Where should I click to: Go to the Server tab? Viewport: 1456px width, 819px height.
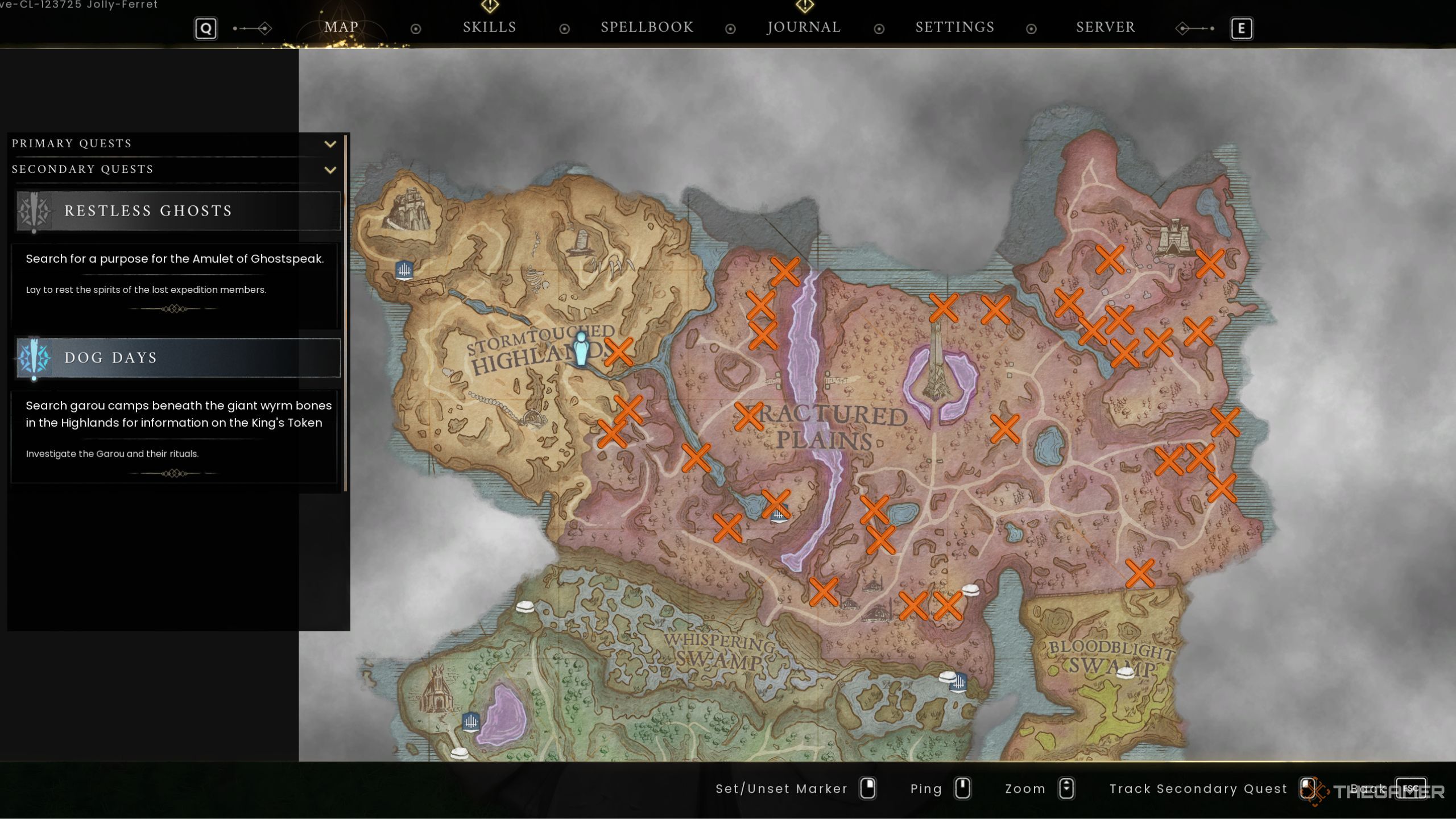[1105, 27]
